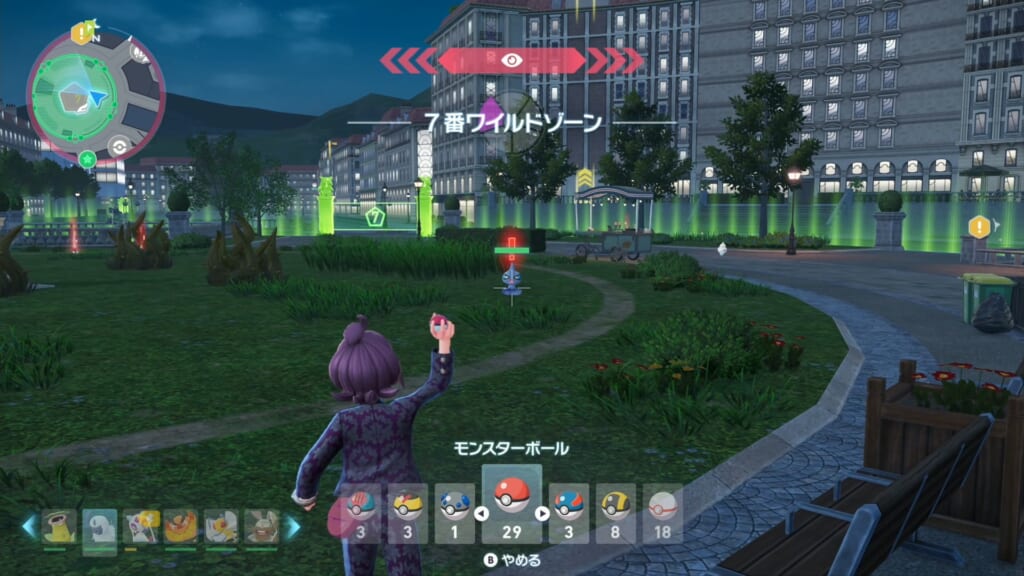Choose the Ultra Ball slot with 8
Viewport: 1024px width, 576px height.
(x=616, y=513)
